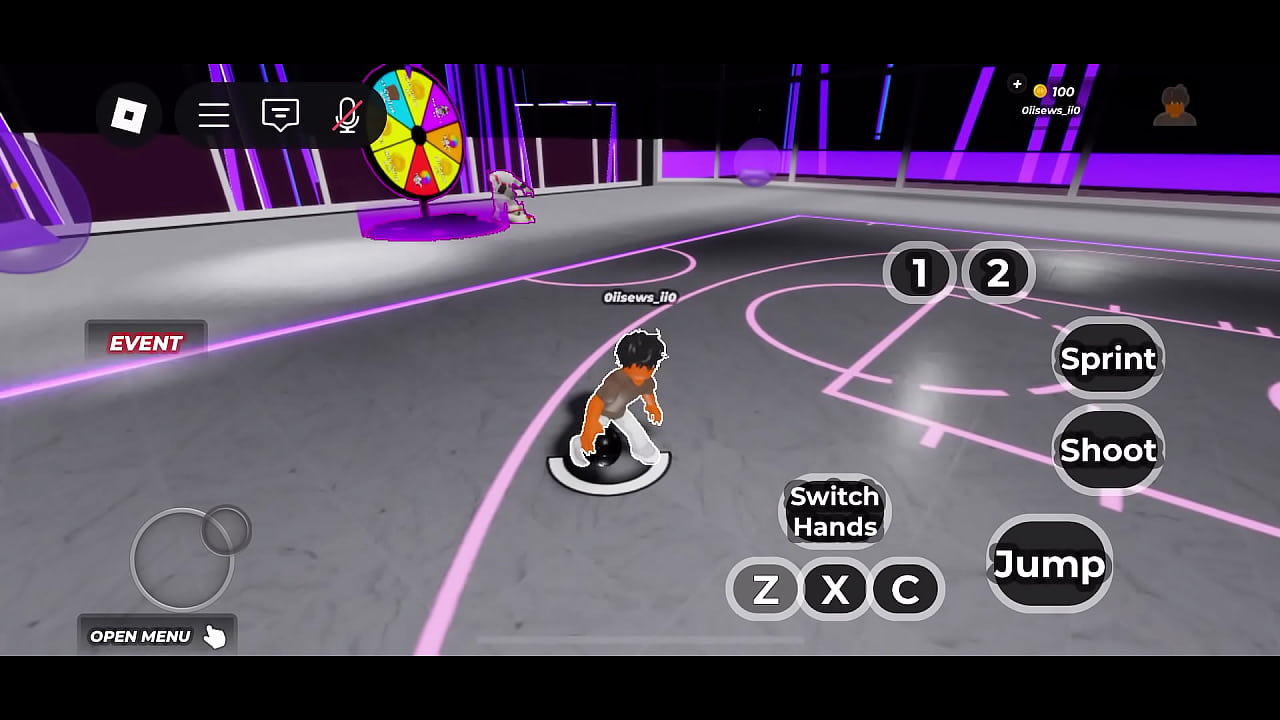The width and height of the screenshot is (1280, 720).
Task: Click the plus icon to add coins
Action: pos(1016,85)
